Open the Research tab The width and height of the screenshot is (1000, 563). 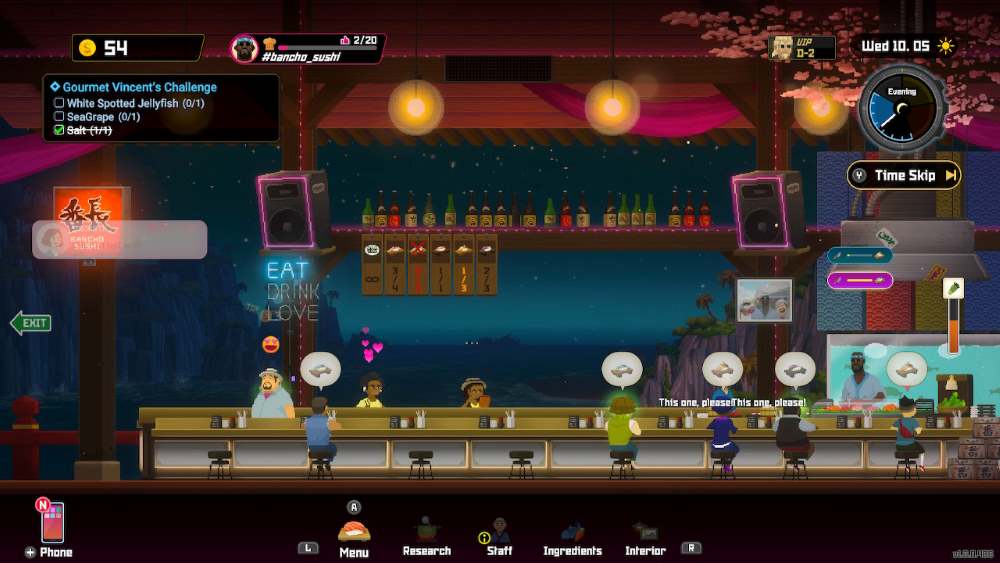[427, 537]
